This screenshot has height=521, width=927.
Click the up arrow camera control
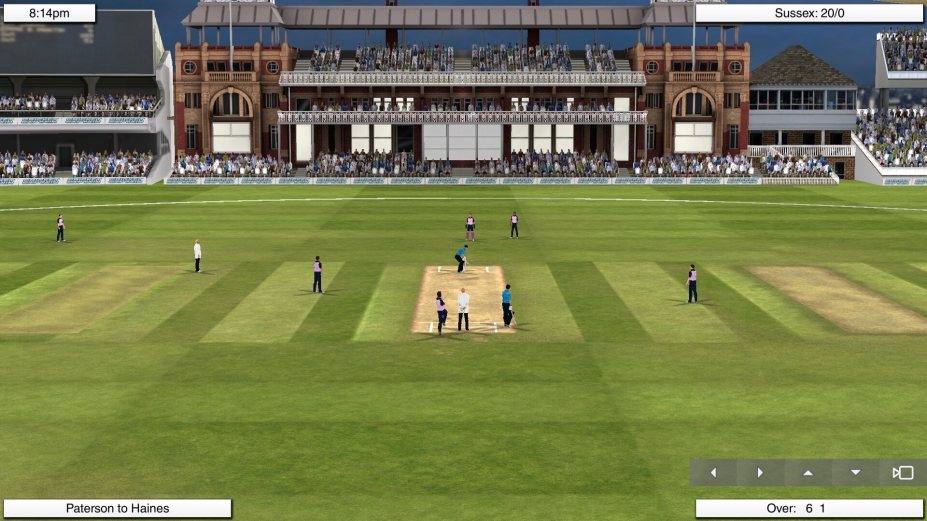[x=808, y=473]
